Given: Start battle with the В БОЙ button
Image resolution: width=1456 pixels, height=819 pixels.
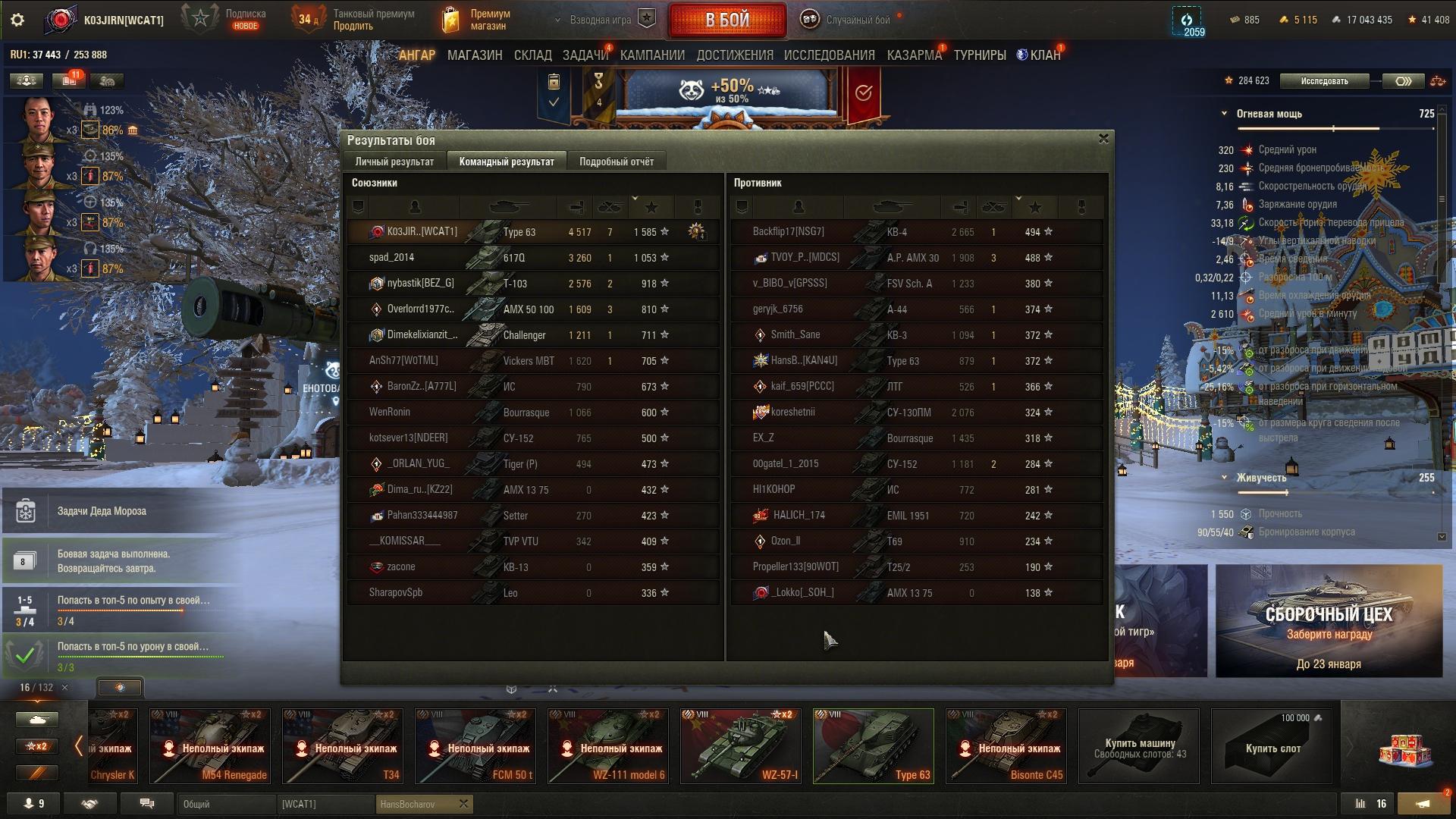Looking at the screenshot, I should point(726,20).
